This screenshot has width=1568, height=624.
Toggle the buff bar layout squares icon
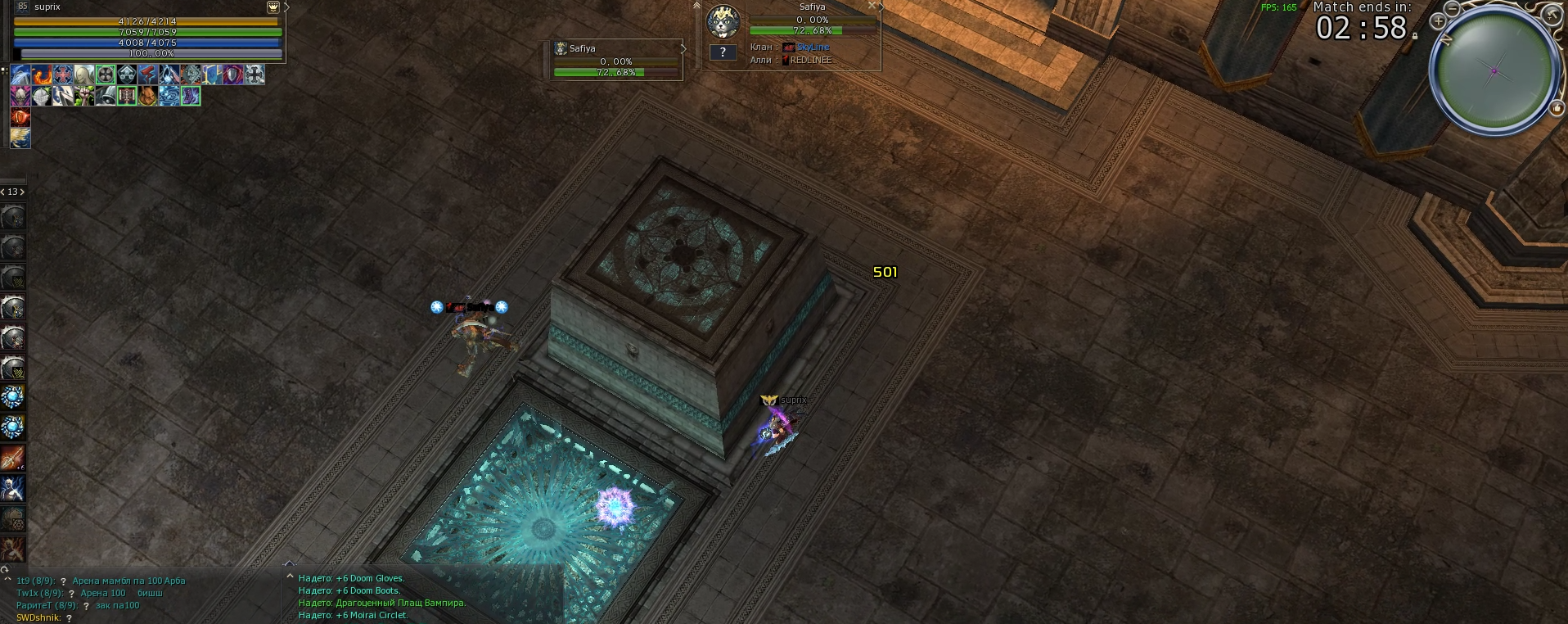[4, 72]
